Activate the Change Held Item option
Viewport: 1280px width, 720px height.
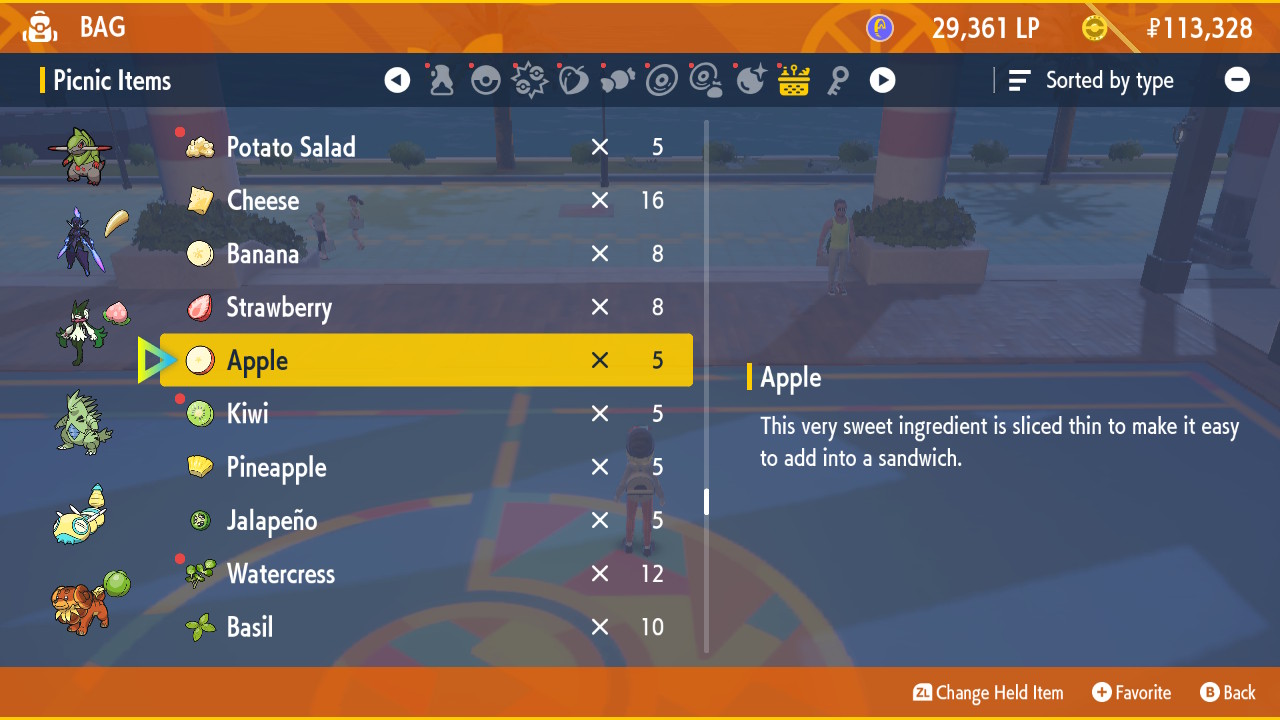[988, 692]
